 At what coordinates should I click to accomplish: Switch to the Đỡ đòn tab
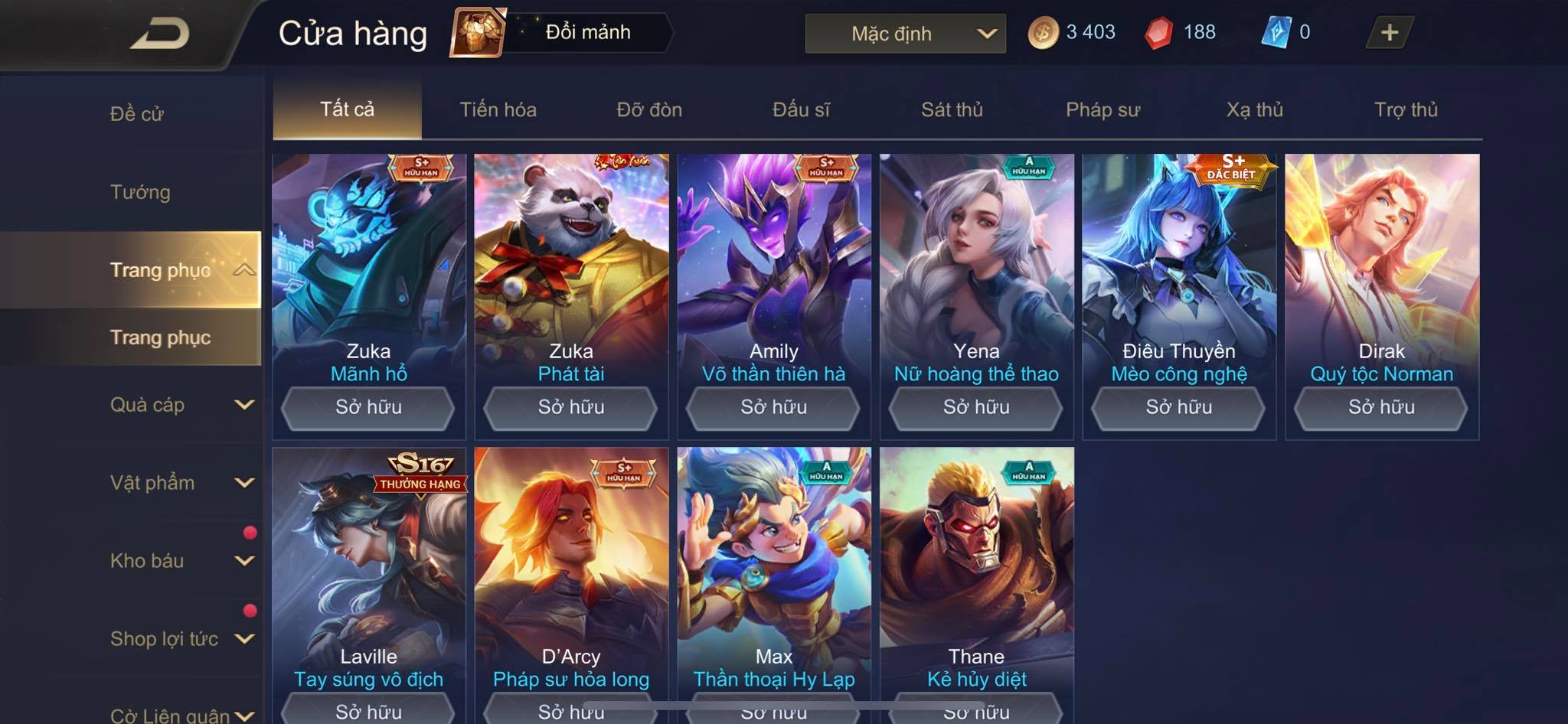point(649,109)
